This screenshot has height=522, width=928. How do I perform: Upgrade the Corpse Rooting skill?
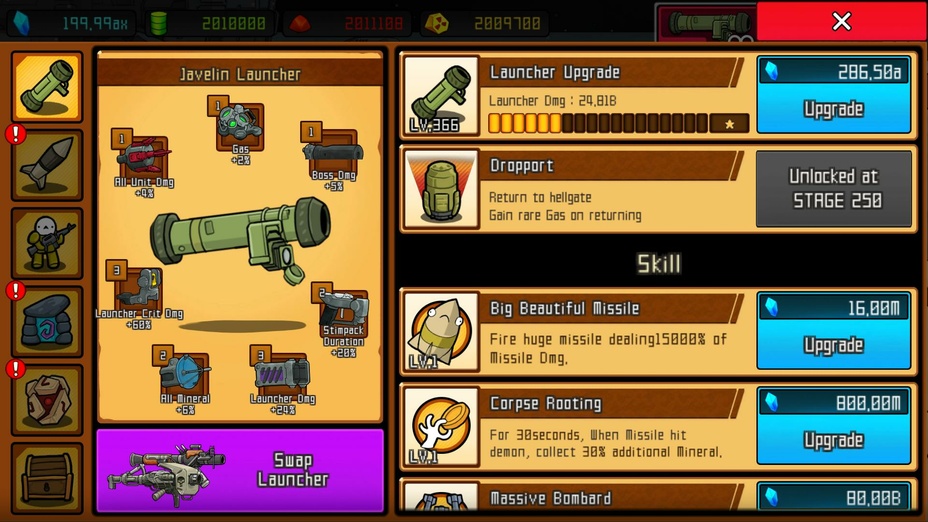833,427
